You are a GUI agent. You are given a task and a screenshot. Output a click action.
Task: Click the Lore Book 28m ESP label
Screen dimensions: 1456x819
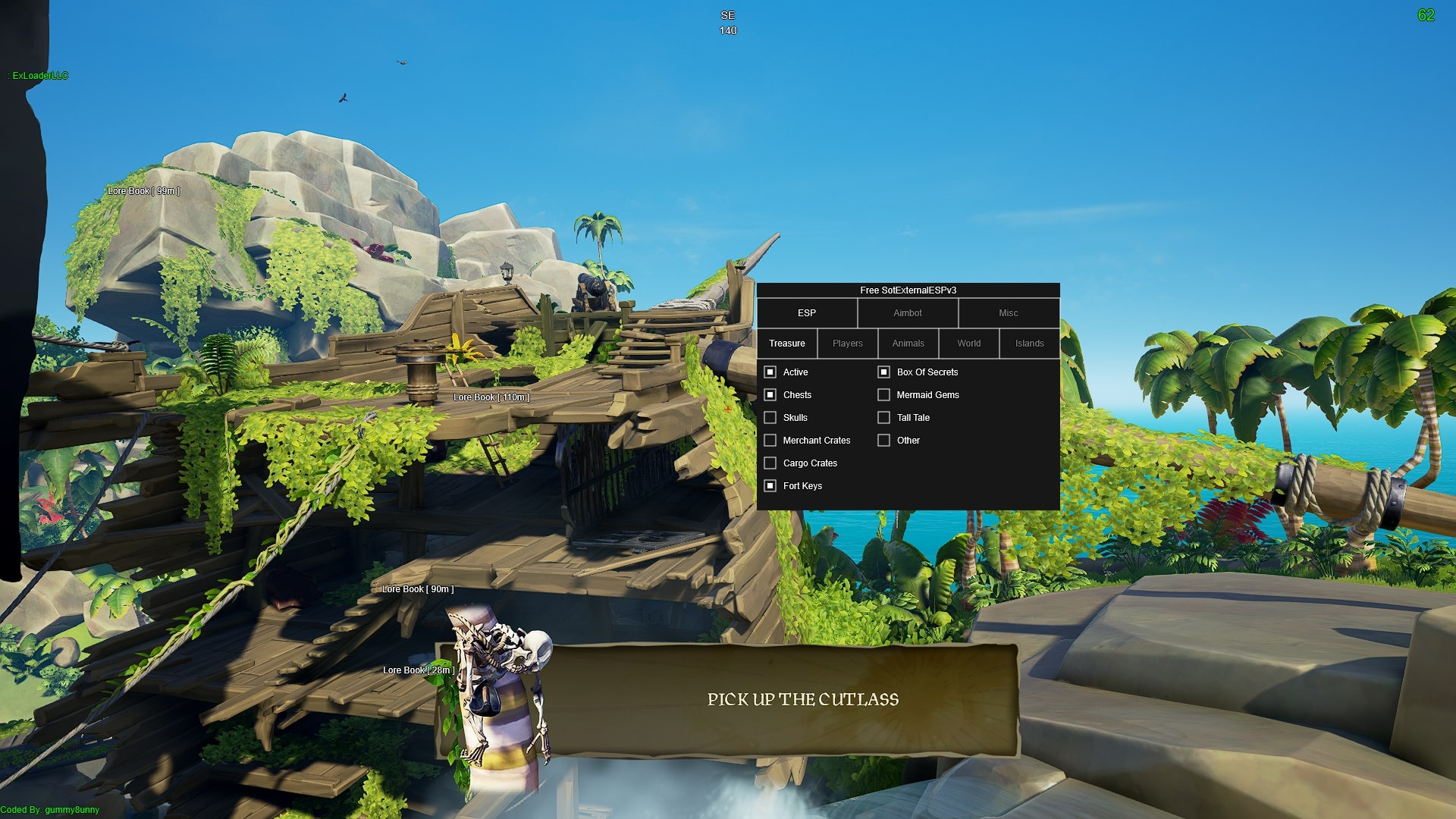[x=418, y=670]
